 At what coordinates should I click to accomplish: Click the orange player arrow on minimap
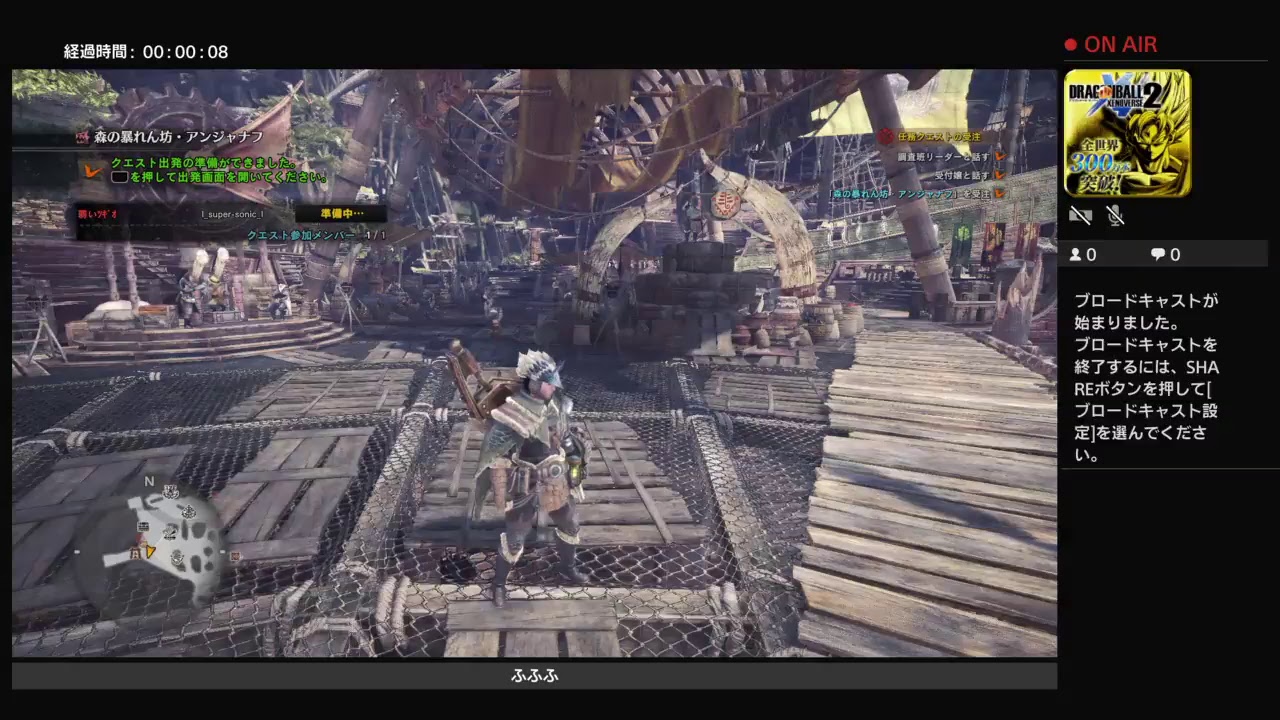click(150, 550)
